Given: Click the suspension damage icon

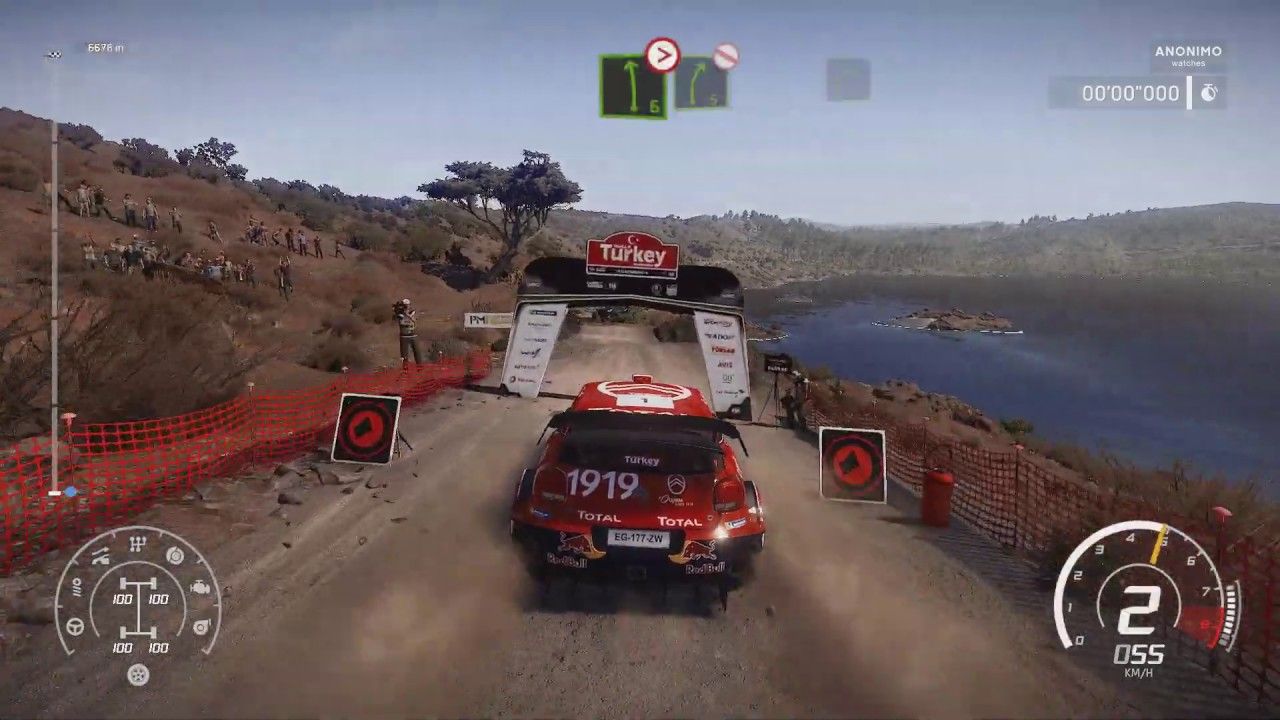Looking at the screenshot, I should (x=100, y=557).
